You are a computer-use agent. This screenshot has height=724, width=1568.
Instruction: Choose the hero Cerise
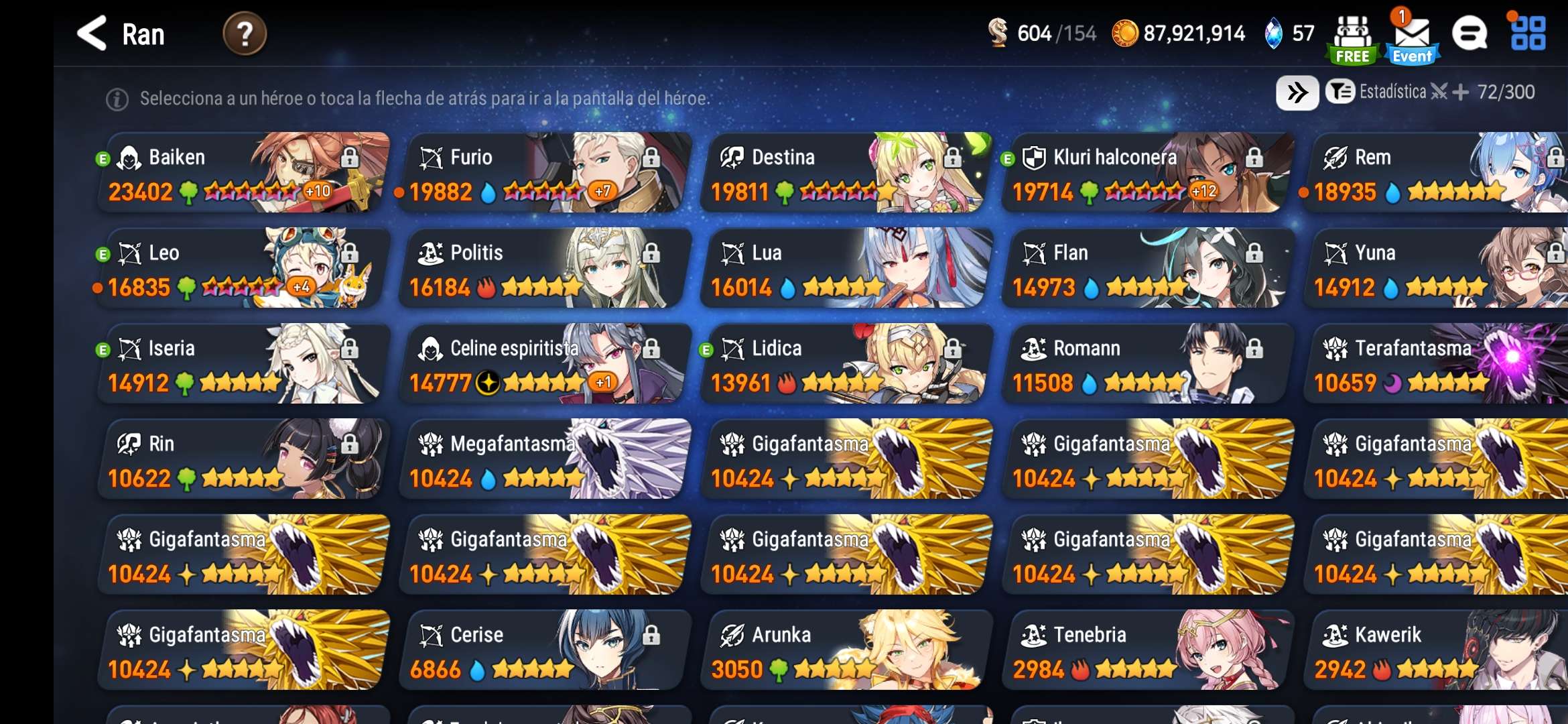tap(544, 650)
